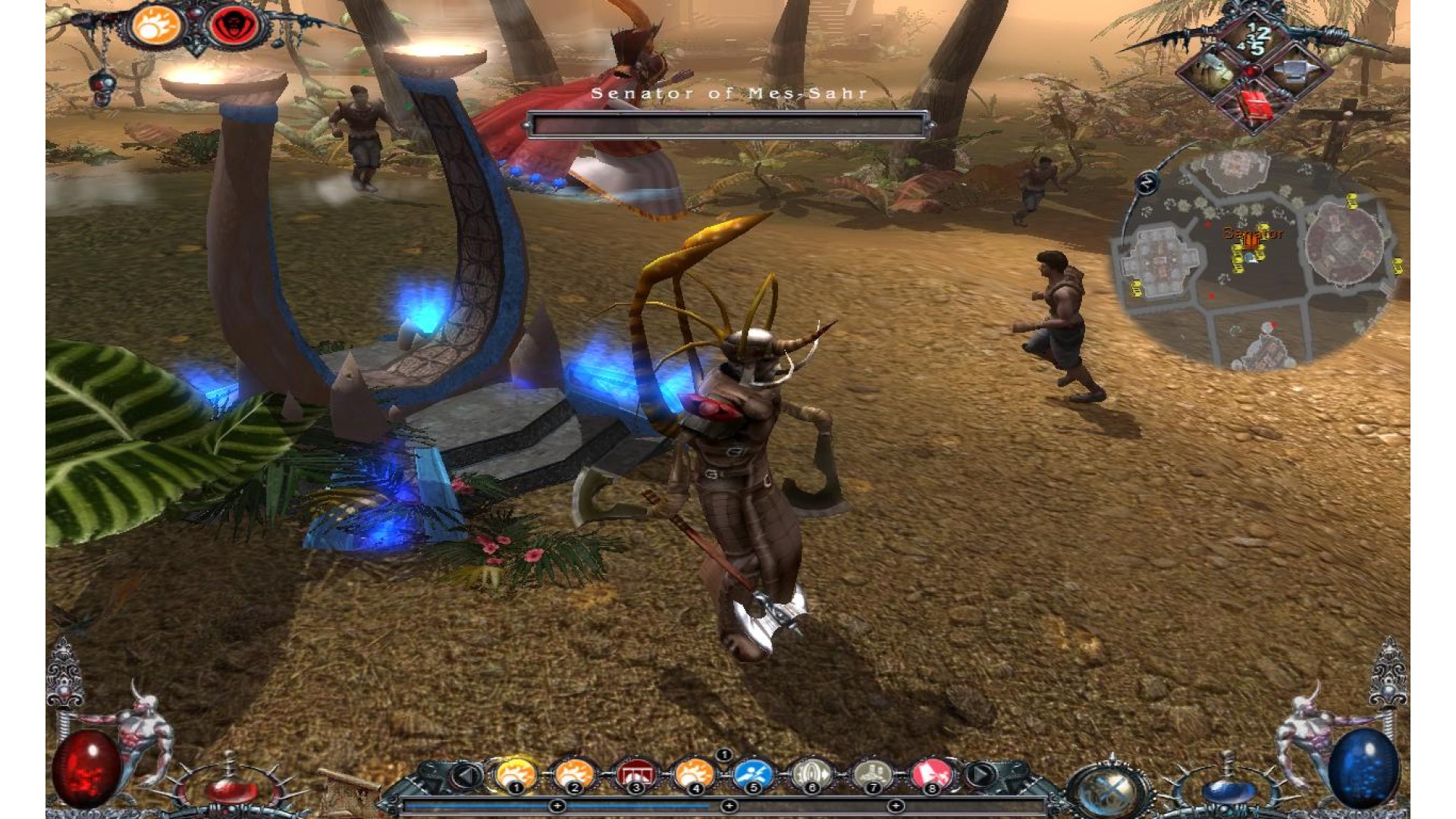Viewport: 1456px width, 819px height.
Task: Activate the dark red gate skill in slot 3
Action: [635, 776]
